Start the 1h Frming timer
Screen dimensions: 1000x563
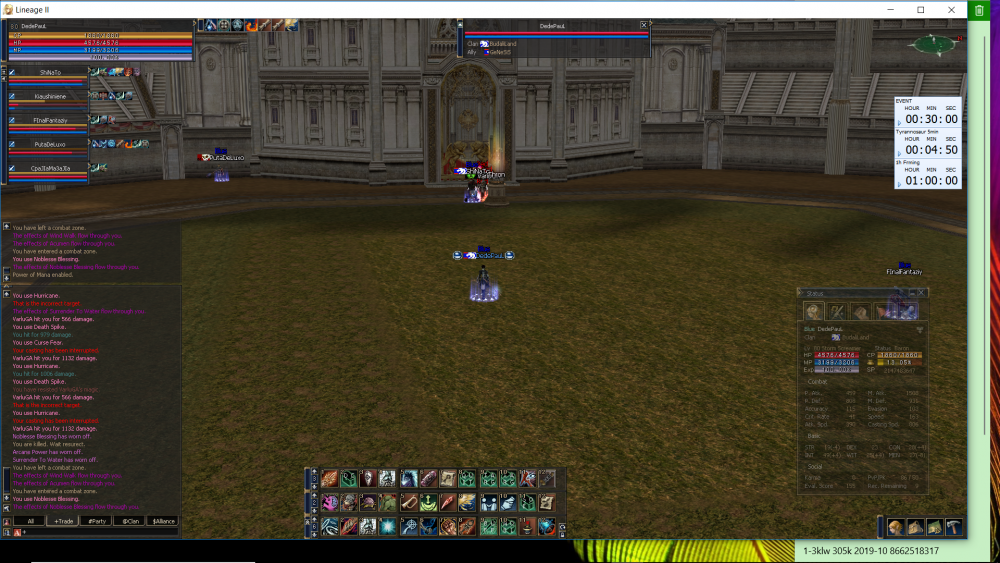click(898, 185)
